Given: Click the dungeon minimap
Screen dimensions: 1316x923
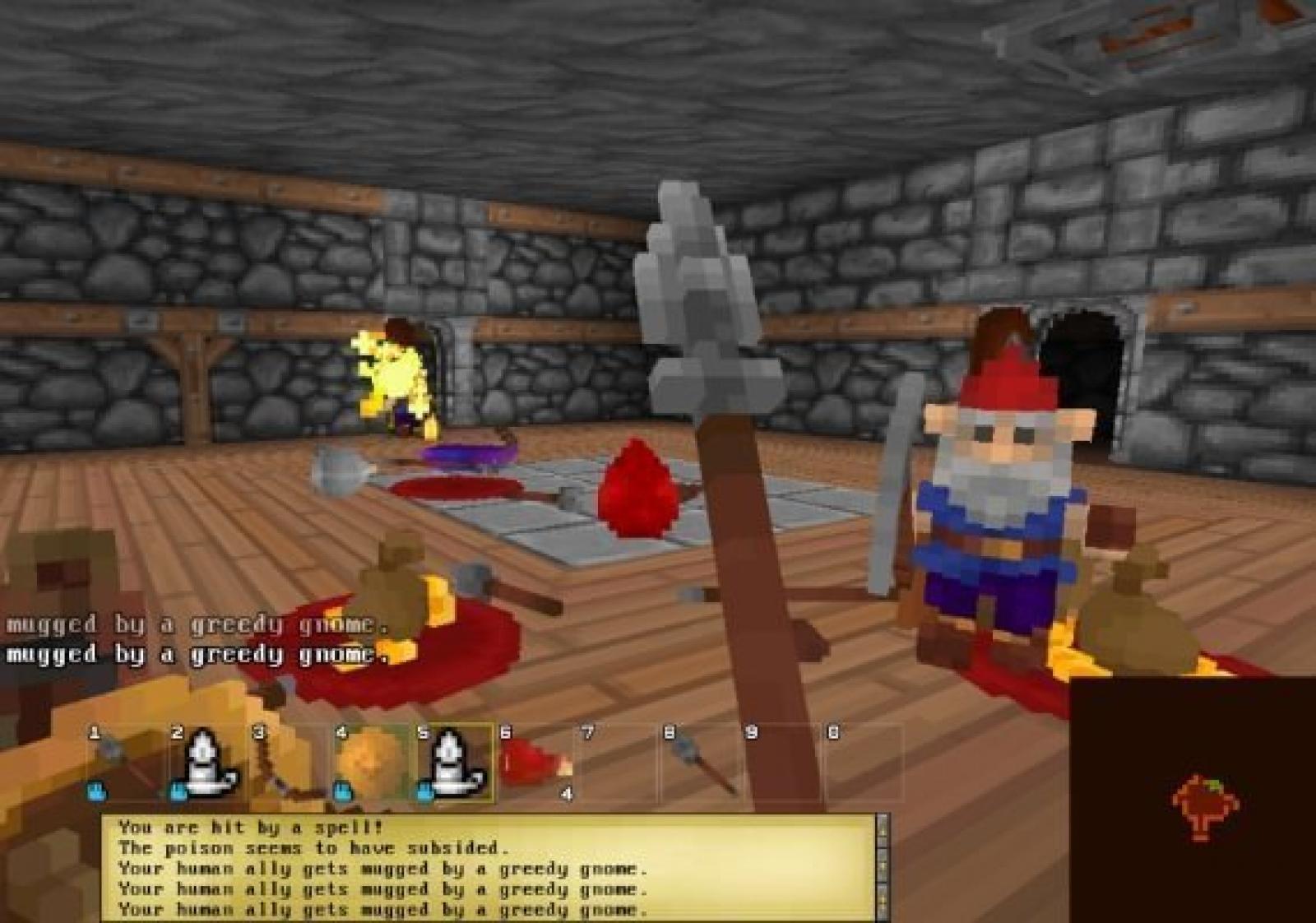Looking at the screenshot, I should (1193, 800).
